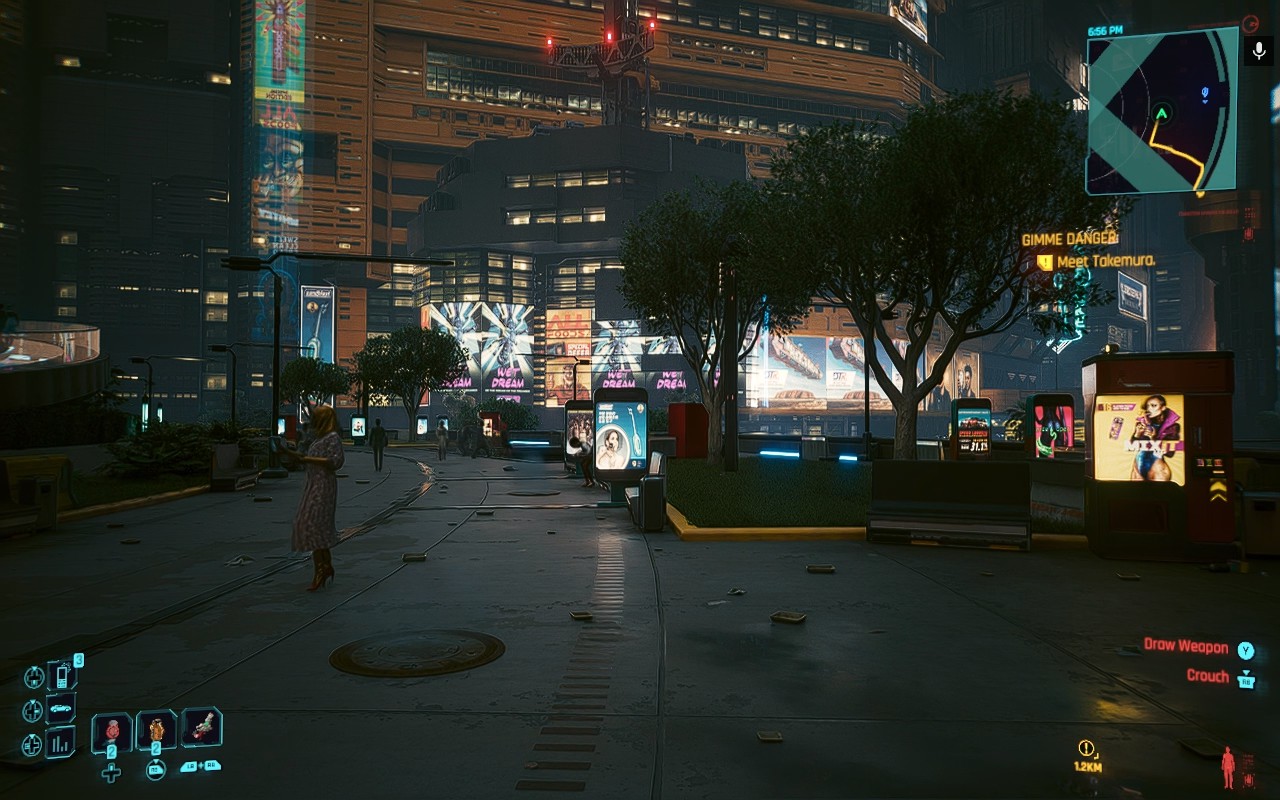Select the equipped weapon quickslot icon
The image size is (1280, 800).
point(202,729)
